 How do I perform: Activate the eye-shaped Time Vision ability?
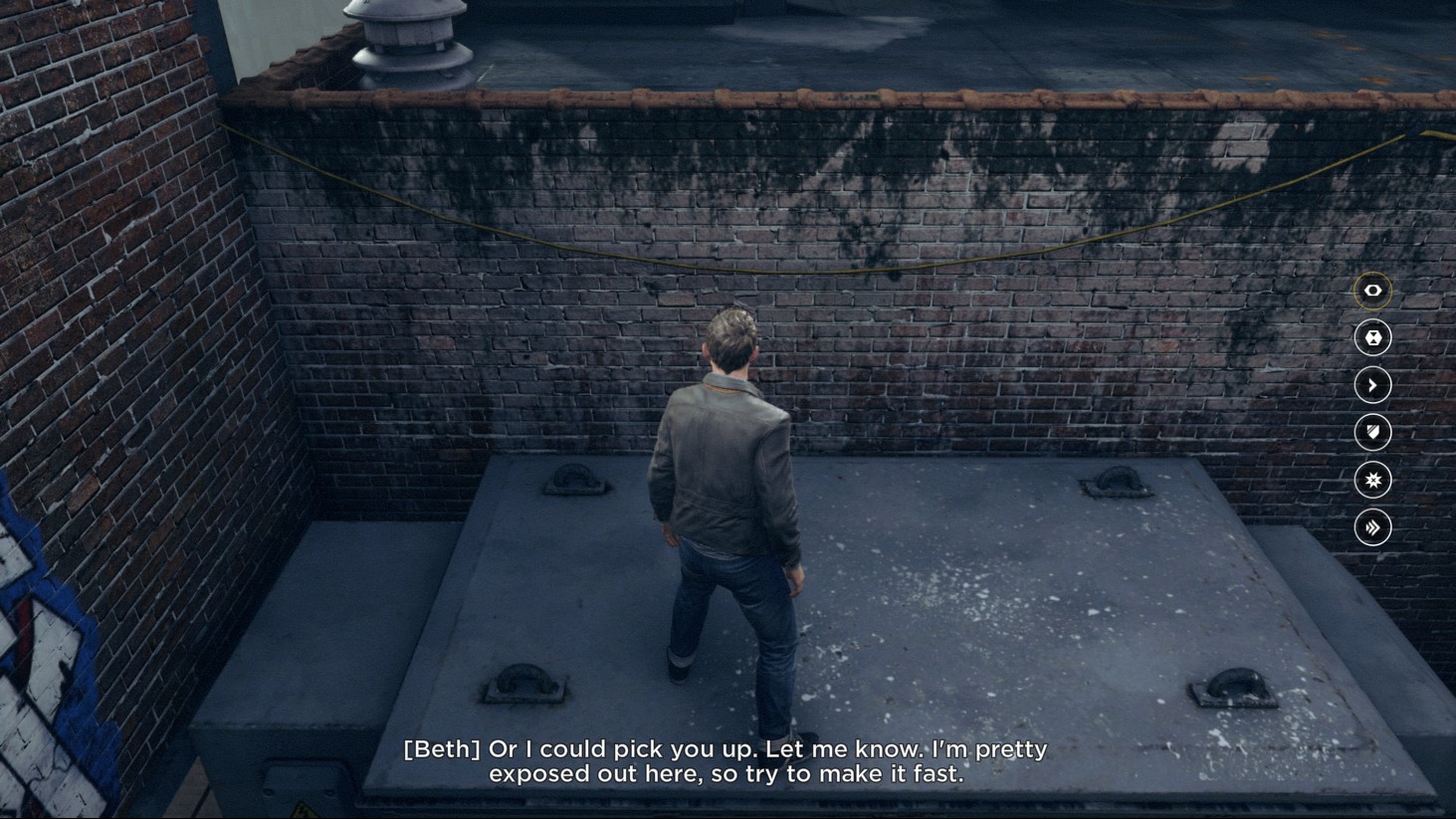pyautogui.click(x=1372, y=291)
